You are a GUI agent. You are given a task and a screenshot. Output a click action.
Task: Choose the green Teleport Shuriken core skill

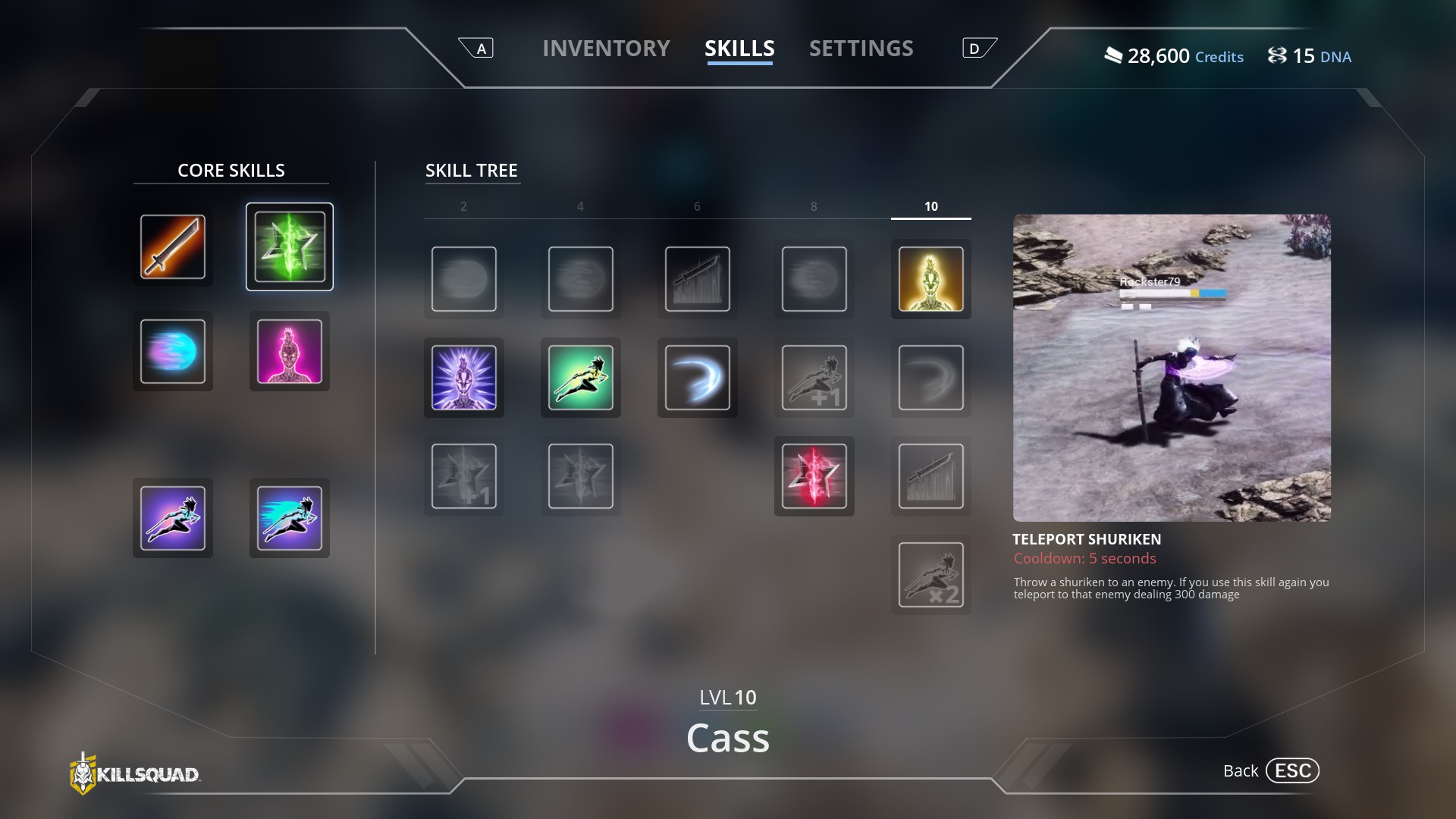coord(290,246)
